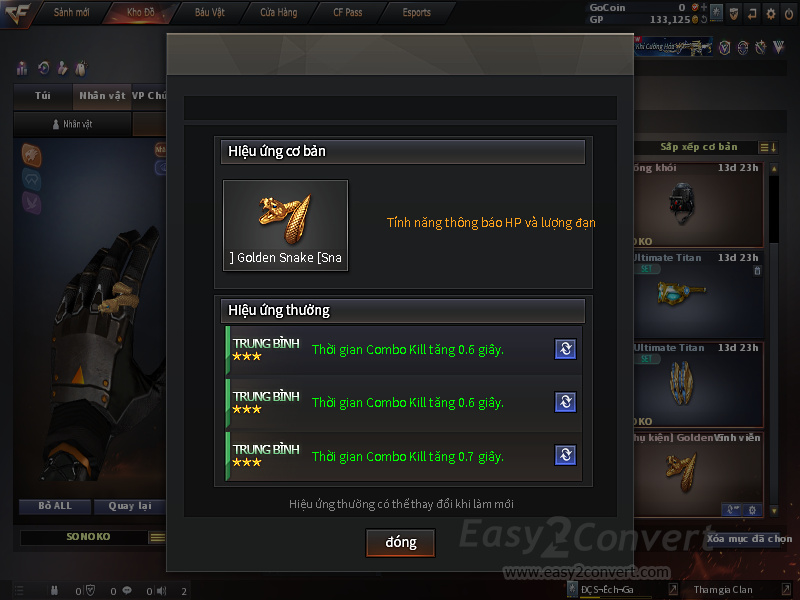This screenshot has height=600, width=800.
Task: Click the Bỏ ALL button
Action: pos(55,506)
